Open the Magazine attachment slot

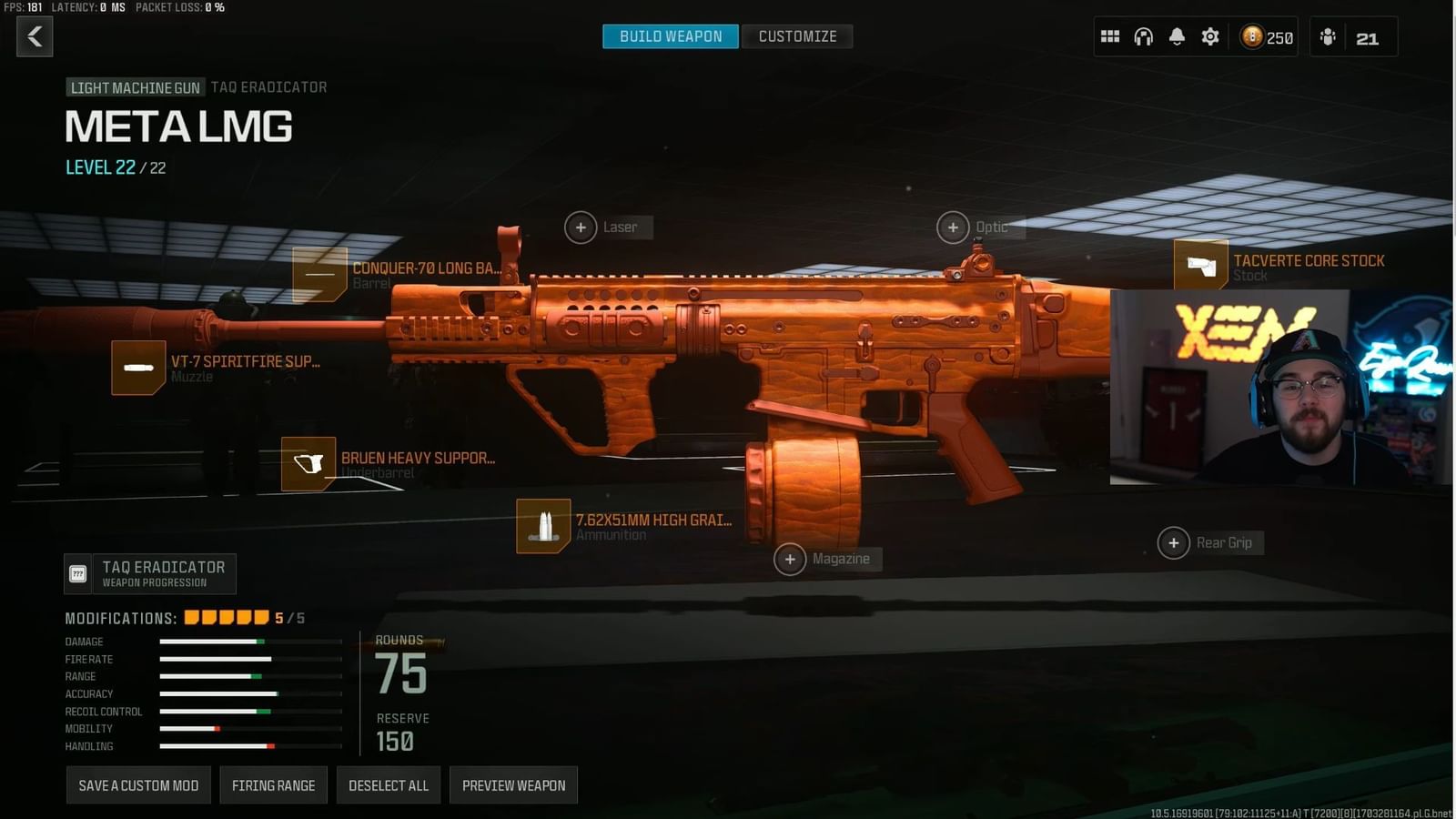pos(790,559)
